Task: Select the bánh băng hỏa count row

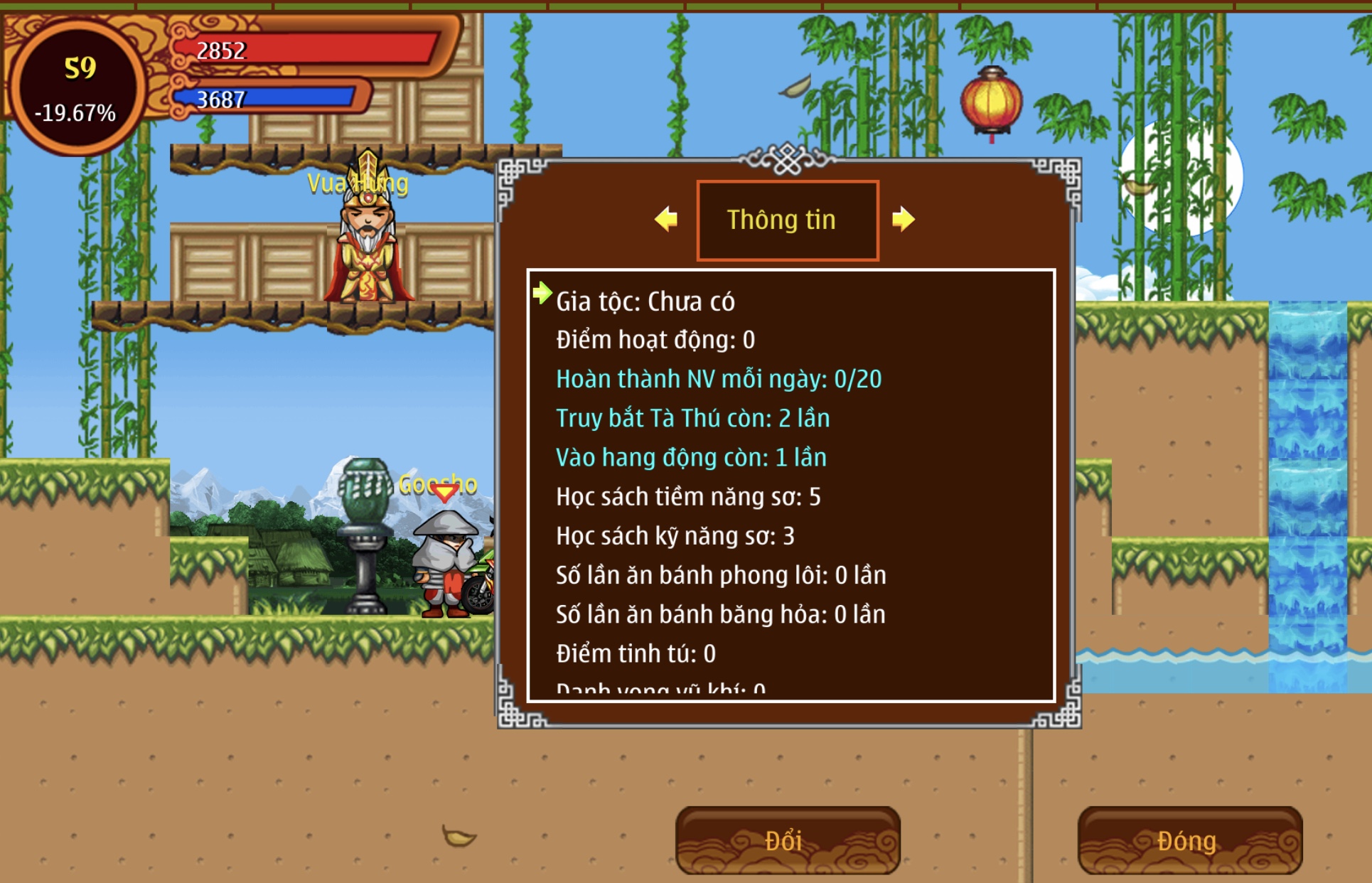Action: (x=720, y=614)
